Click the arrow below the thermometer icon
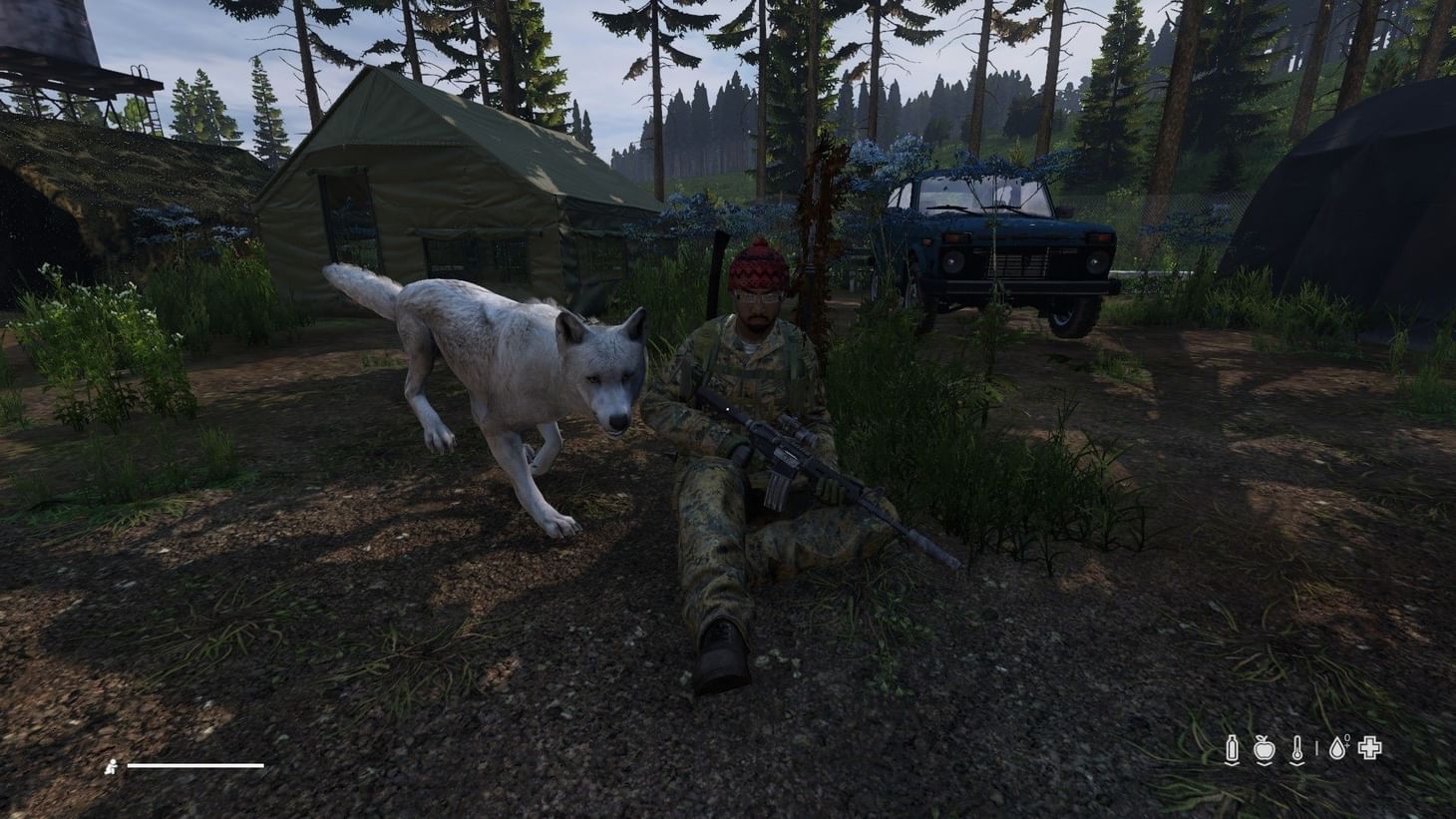This screenshot has height=819, width=1456. [1297, 763]
